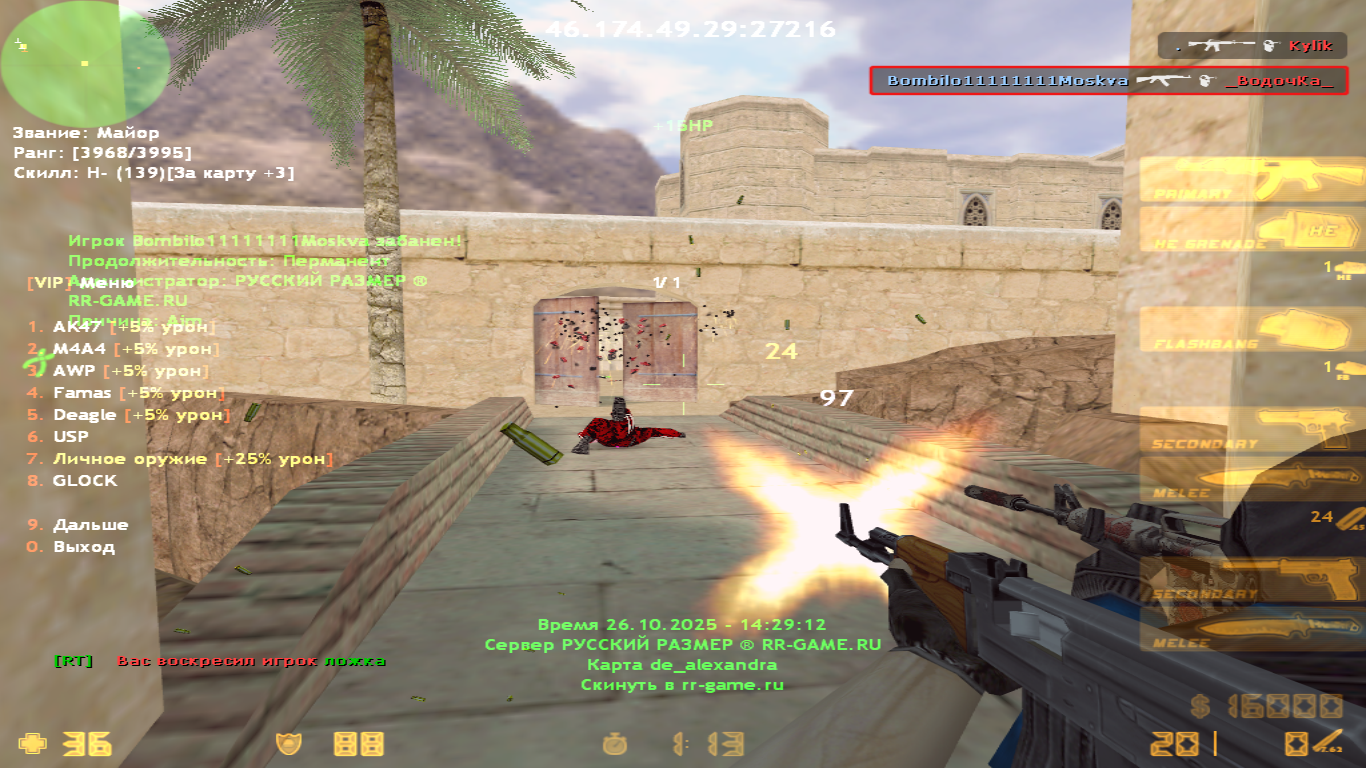Select the FLASHBANG weapon slot

pyautogui.click(x=1252, y=330)
